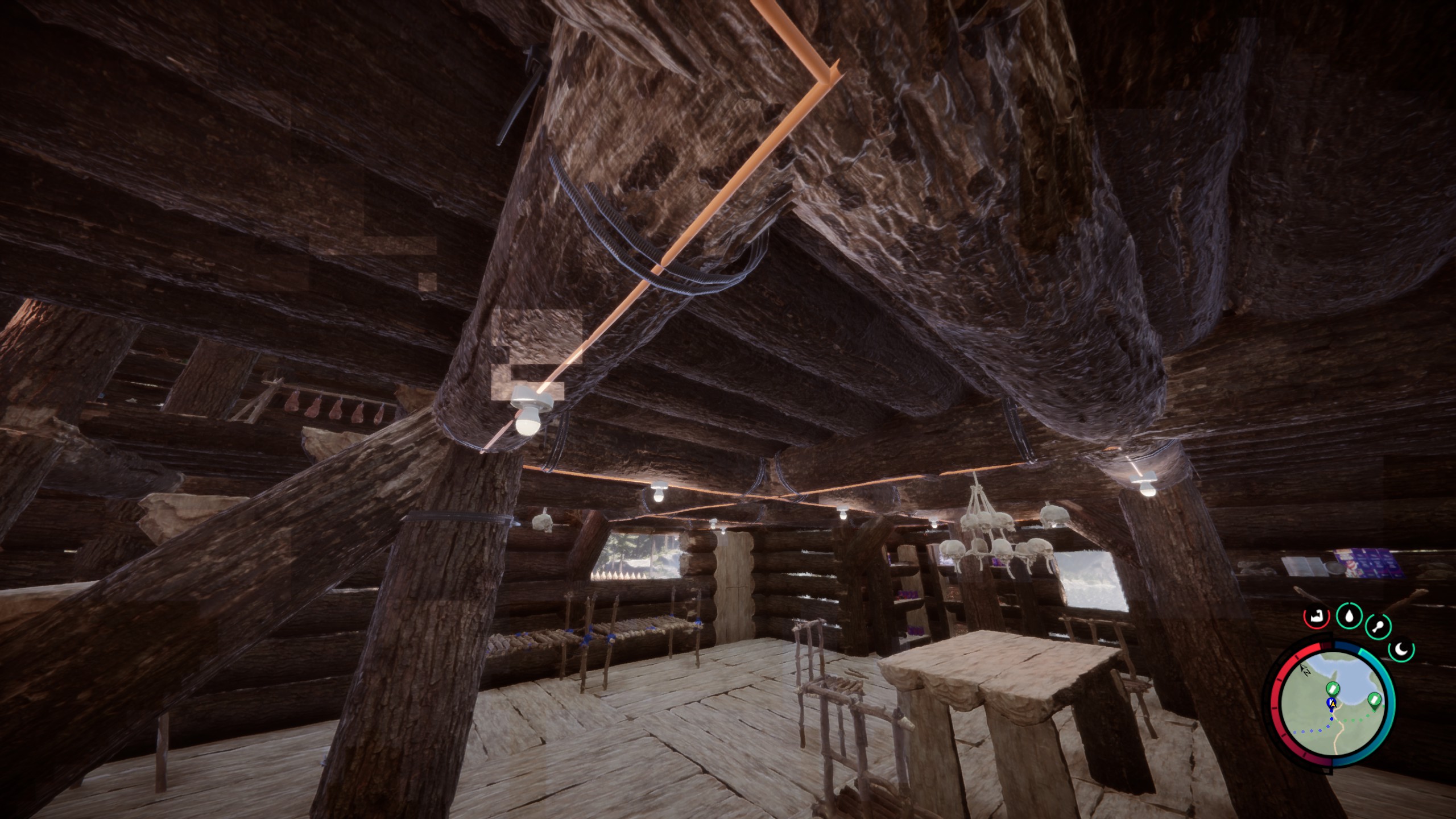Select the crescent moon rest icon

coord(1401,650)
